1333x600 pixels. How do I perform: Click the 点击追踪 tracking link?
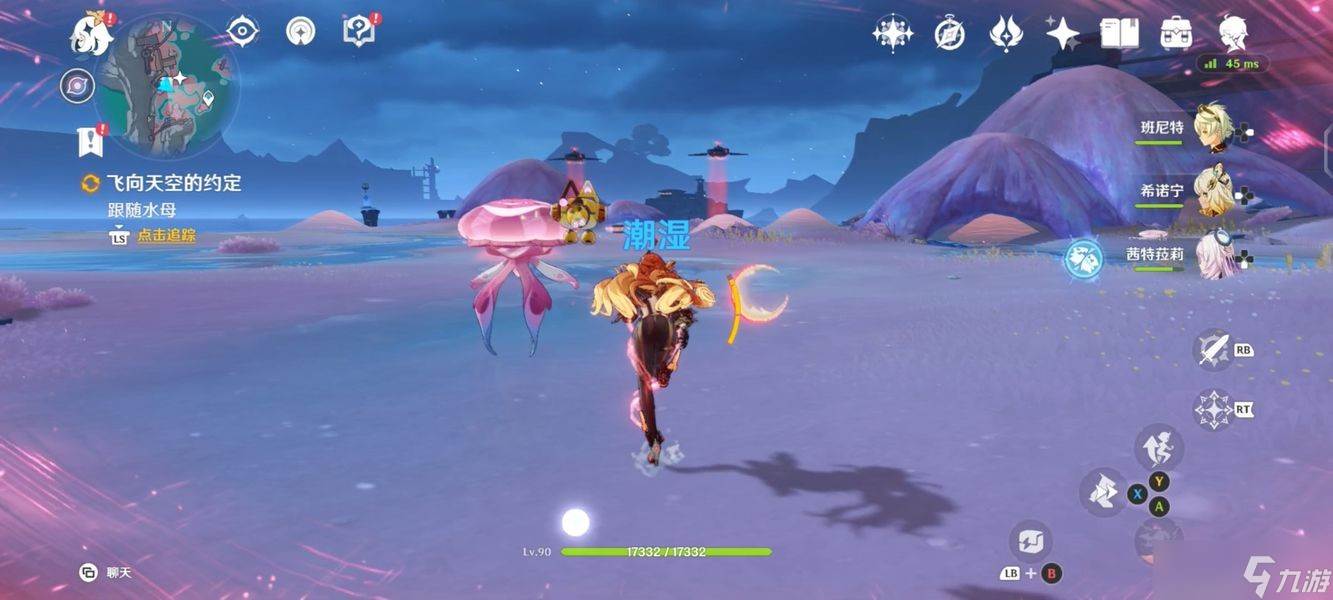pyautogui.click(x=165, y=236)
